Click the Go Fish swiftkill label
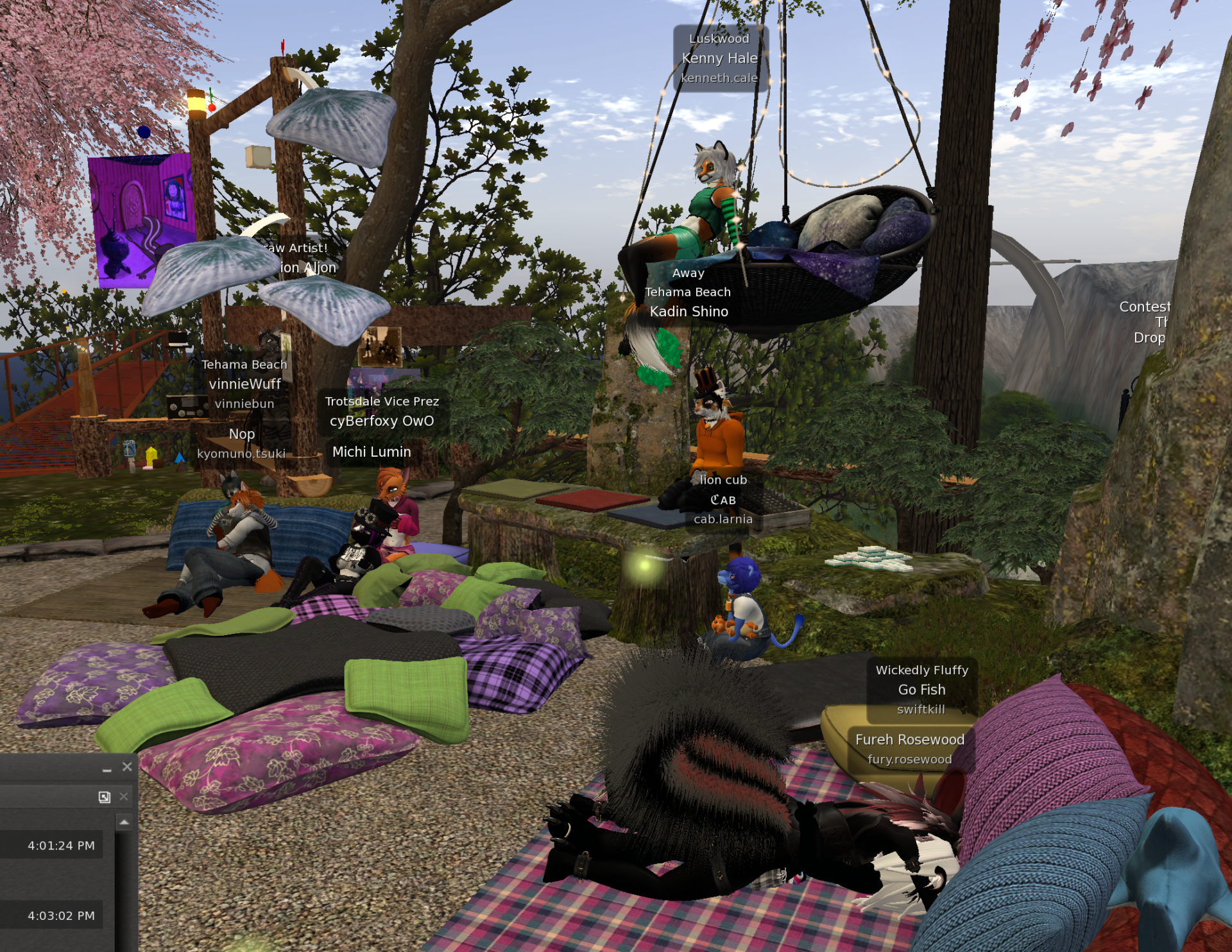Image resolution: width=1232 pixels, height=952 pixels. 922,690
